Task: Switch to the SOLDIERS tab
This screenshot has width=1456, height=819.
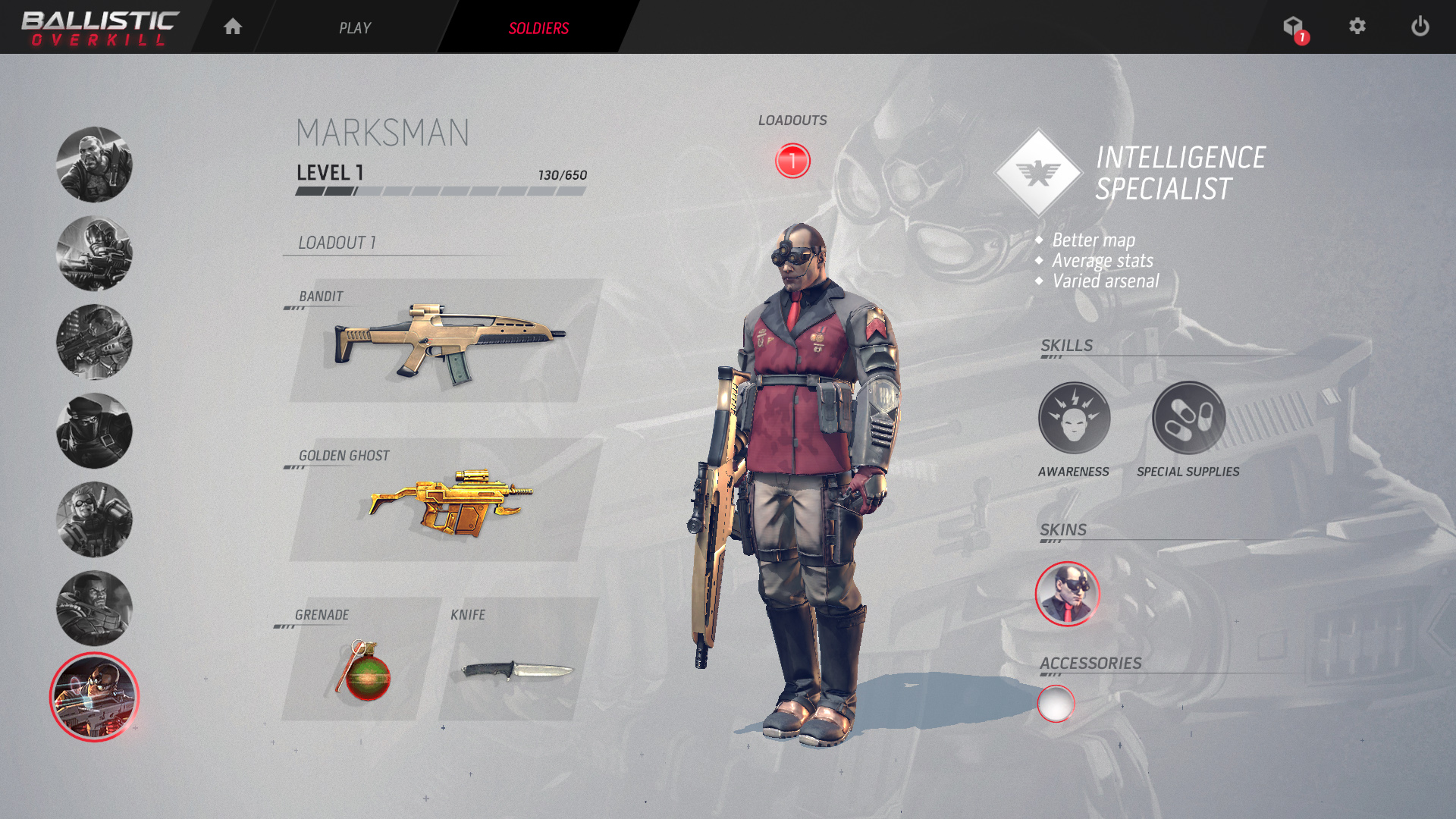Action: tap(538, 27)
